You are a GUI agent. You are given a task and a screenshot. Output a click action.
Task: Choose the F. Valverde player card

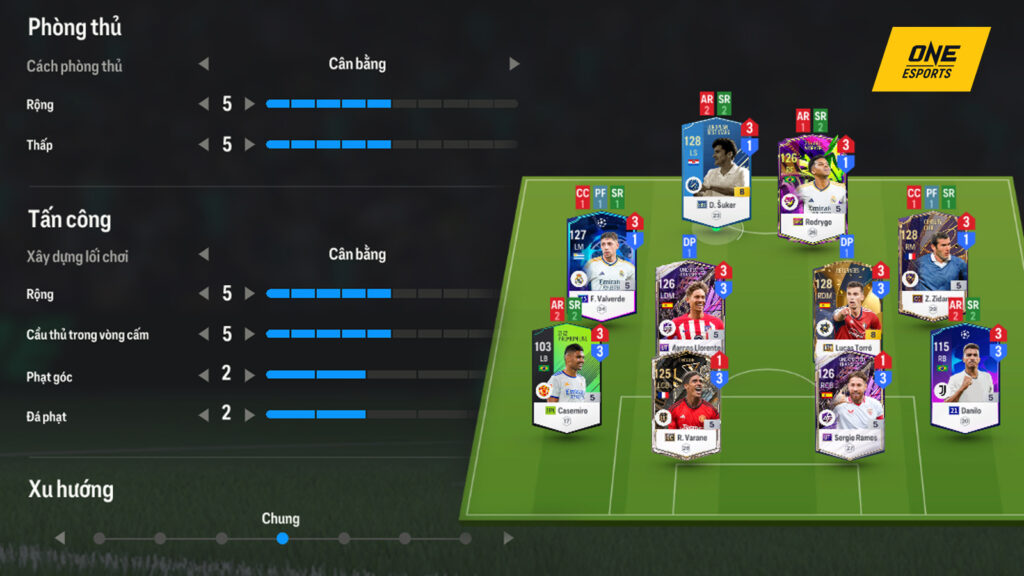(602, 264)
